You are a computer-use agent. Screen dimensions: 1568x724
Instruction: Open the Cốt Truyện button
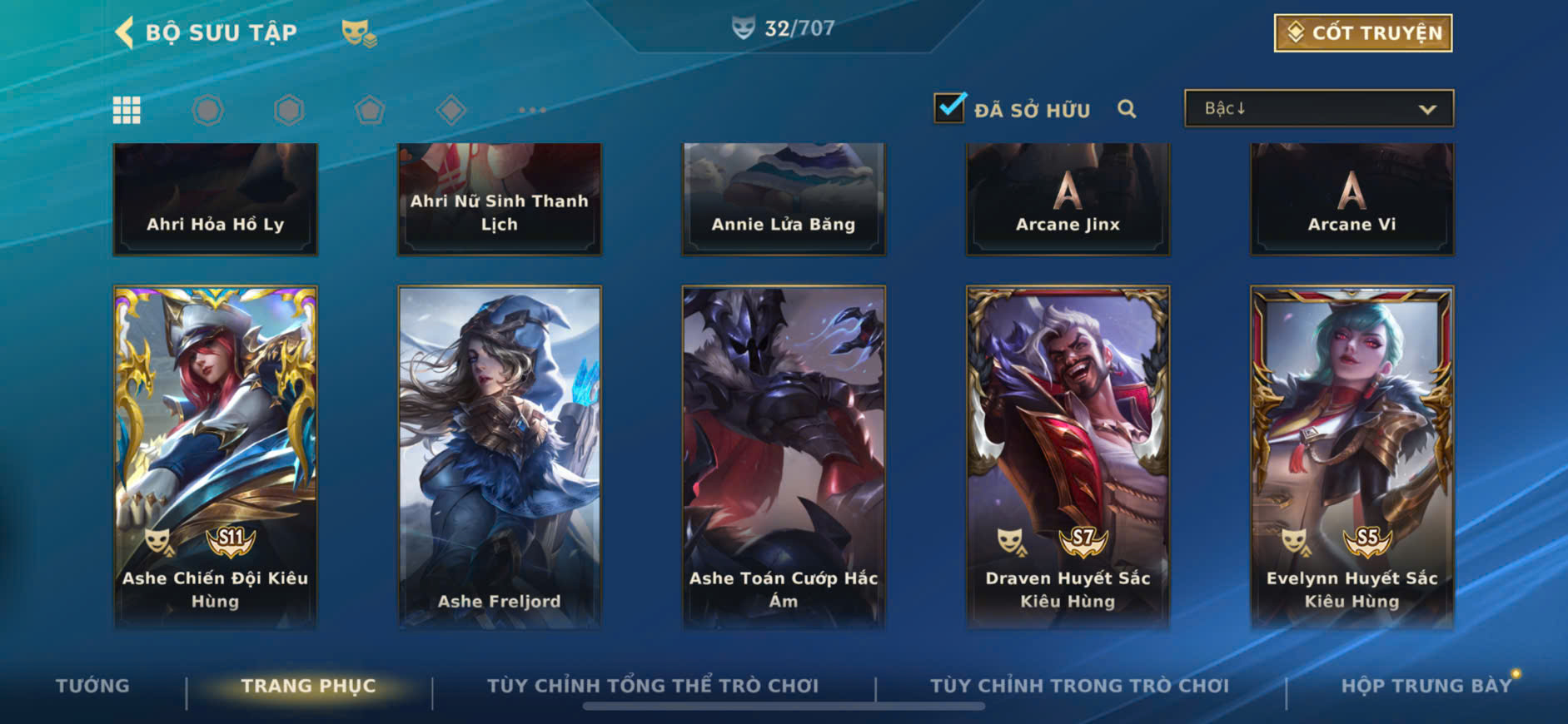(x=1362, y=32)
